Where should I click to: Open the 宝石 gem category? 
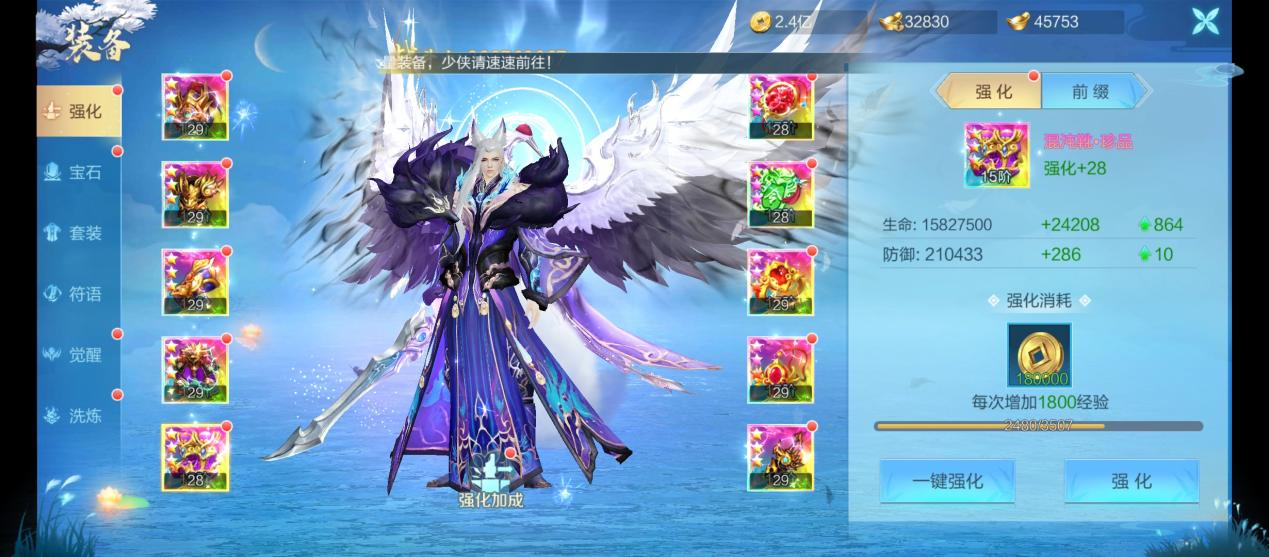click(x=78, y=173)
